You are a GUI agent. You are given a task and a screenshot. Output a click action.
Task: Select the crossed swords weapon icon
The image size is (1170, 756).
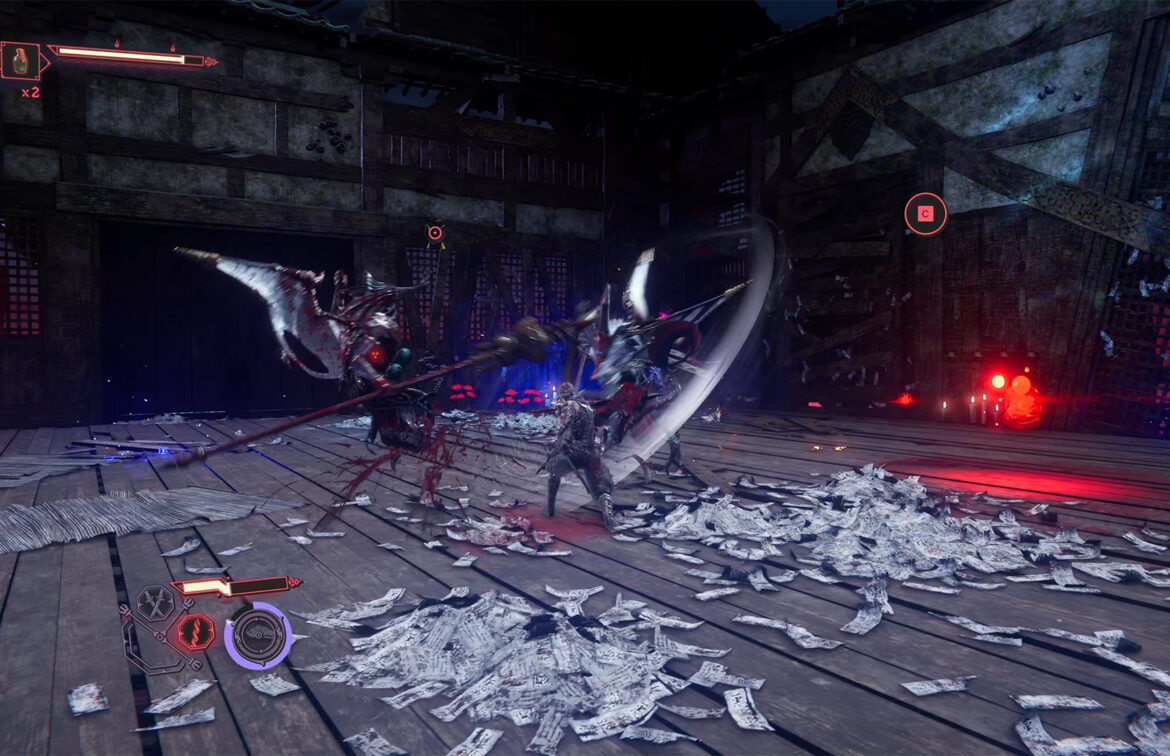155,603
